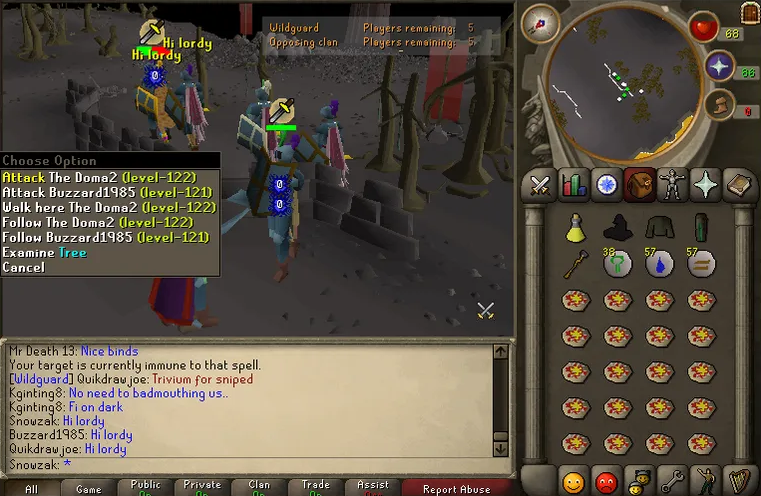Image resolution: width=761 pixels, height=496 pixels.
Task: Select Examine Tree option
Action: coord(44,252)
